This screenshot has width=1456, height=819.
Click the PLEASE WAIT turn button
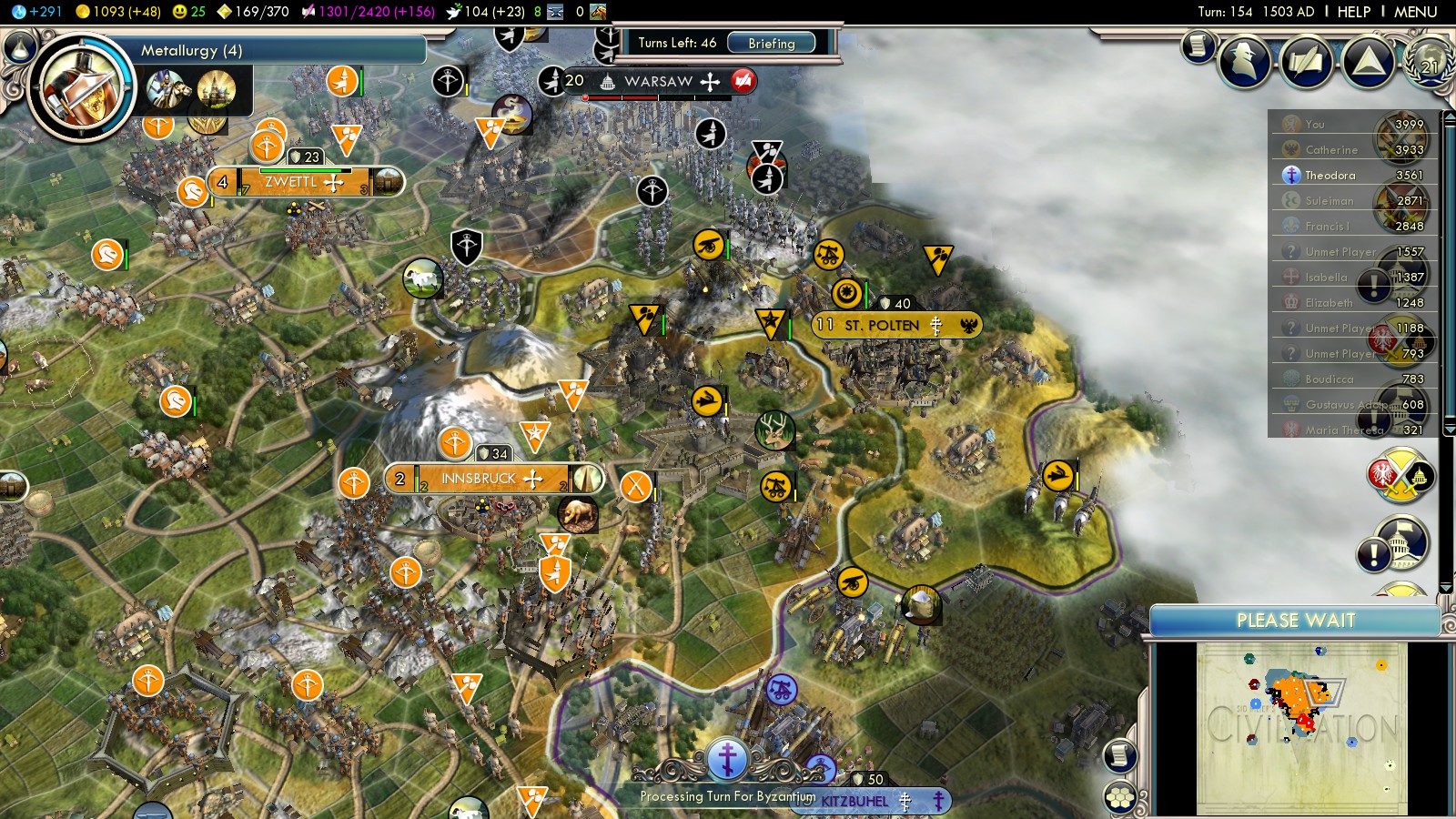[1295, 621]
